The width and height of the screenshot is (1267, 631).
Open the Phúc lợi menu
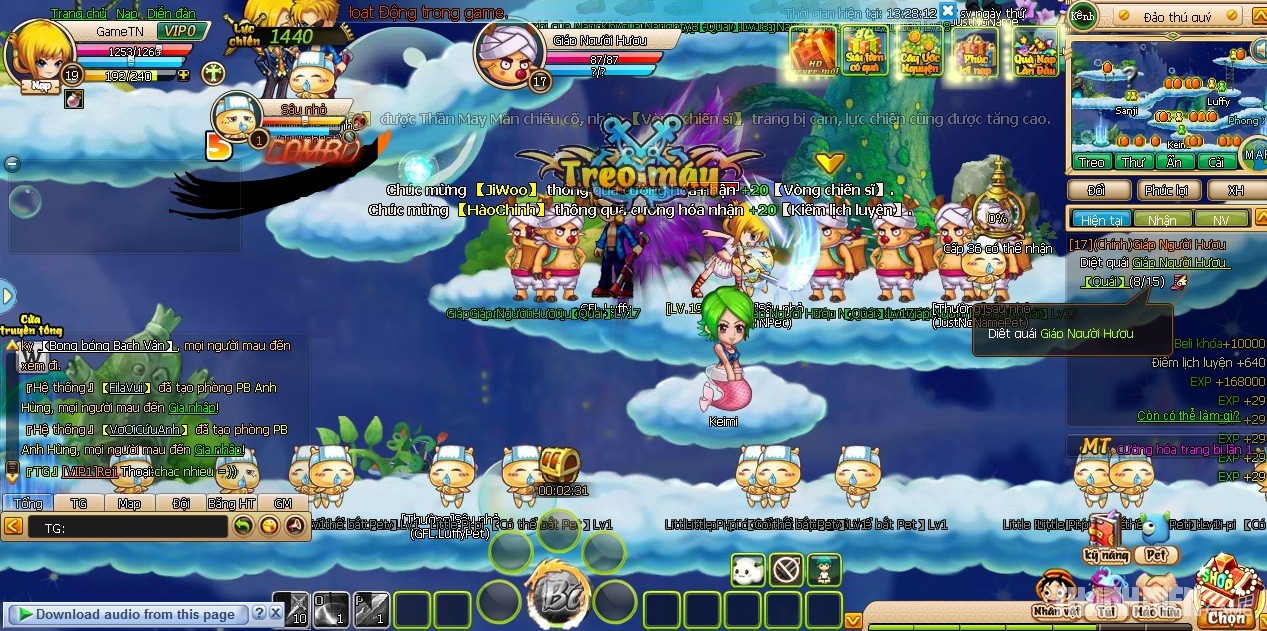(1168, 190)
